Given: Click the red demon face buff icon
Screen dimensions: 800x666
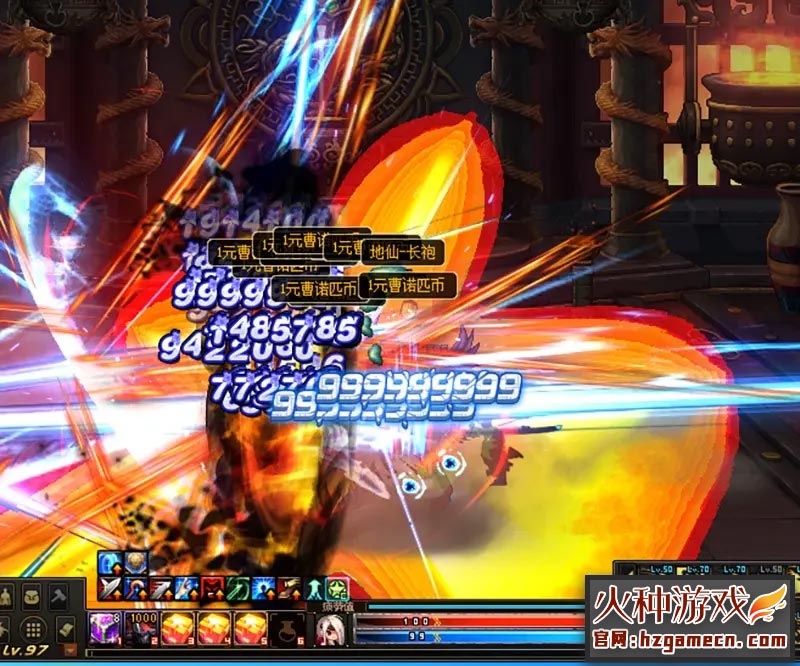Looking at the screenshot, I should click(x=212, y=589).
